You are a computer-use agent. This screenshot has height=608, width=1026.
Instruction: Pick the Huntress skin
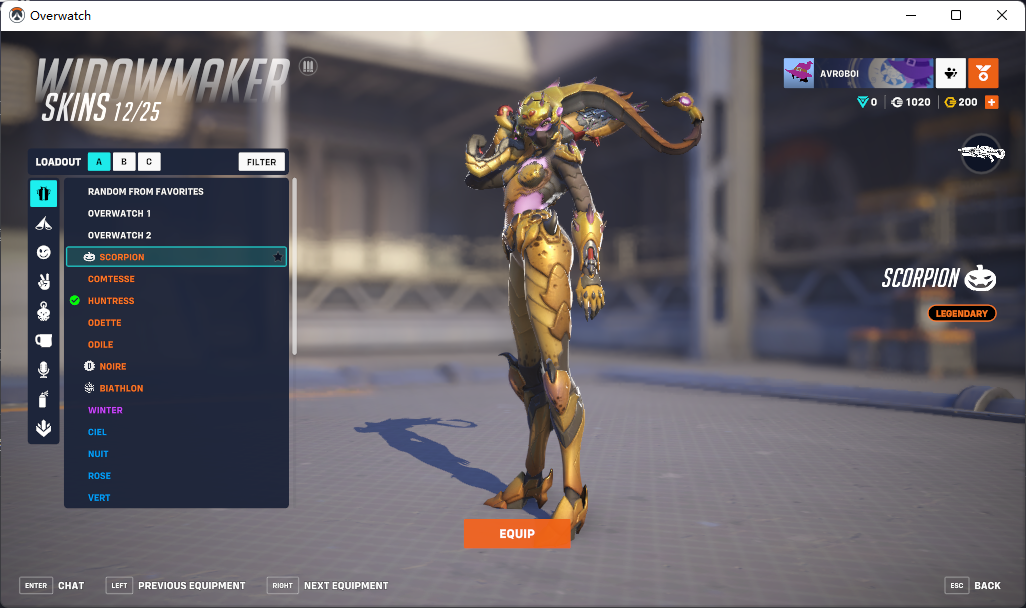(111, 301)
